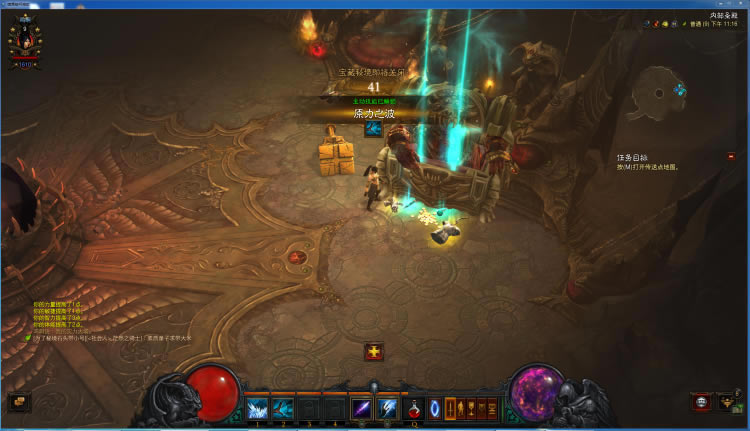Open the skull icon menu button
The image size is (750, 431).
(702, 402)
